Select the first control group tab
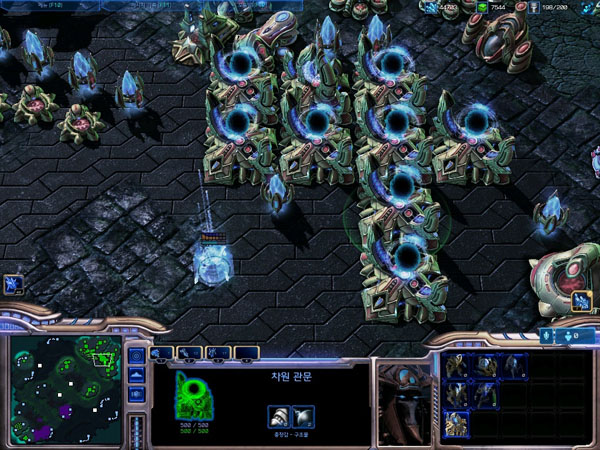 (x=161, y=353)
